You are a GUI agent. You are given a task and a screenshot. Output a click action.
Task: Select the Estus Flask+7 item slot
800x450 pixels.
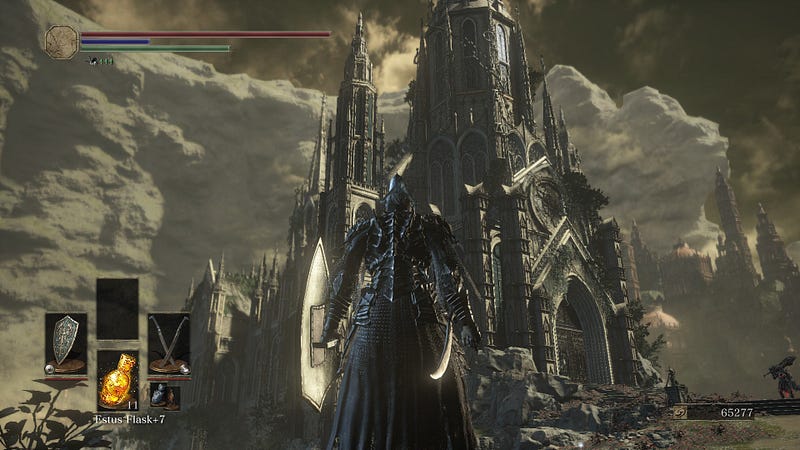click(x=117, y=380)
